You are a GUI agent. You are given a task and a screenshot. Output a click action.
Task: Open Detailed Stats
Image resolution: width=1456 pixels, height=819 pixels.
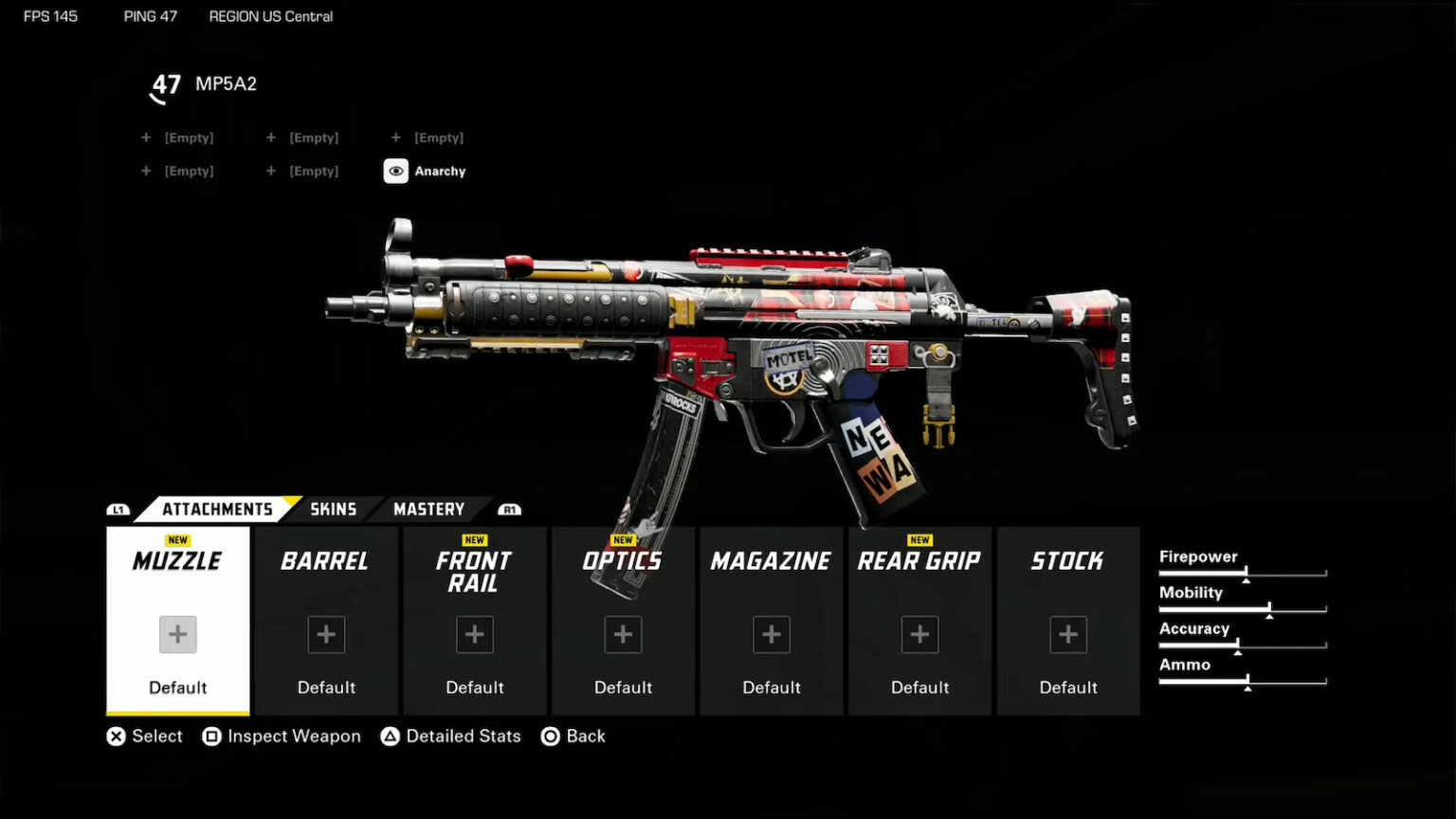point(451,736)
